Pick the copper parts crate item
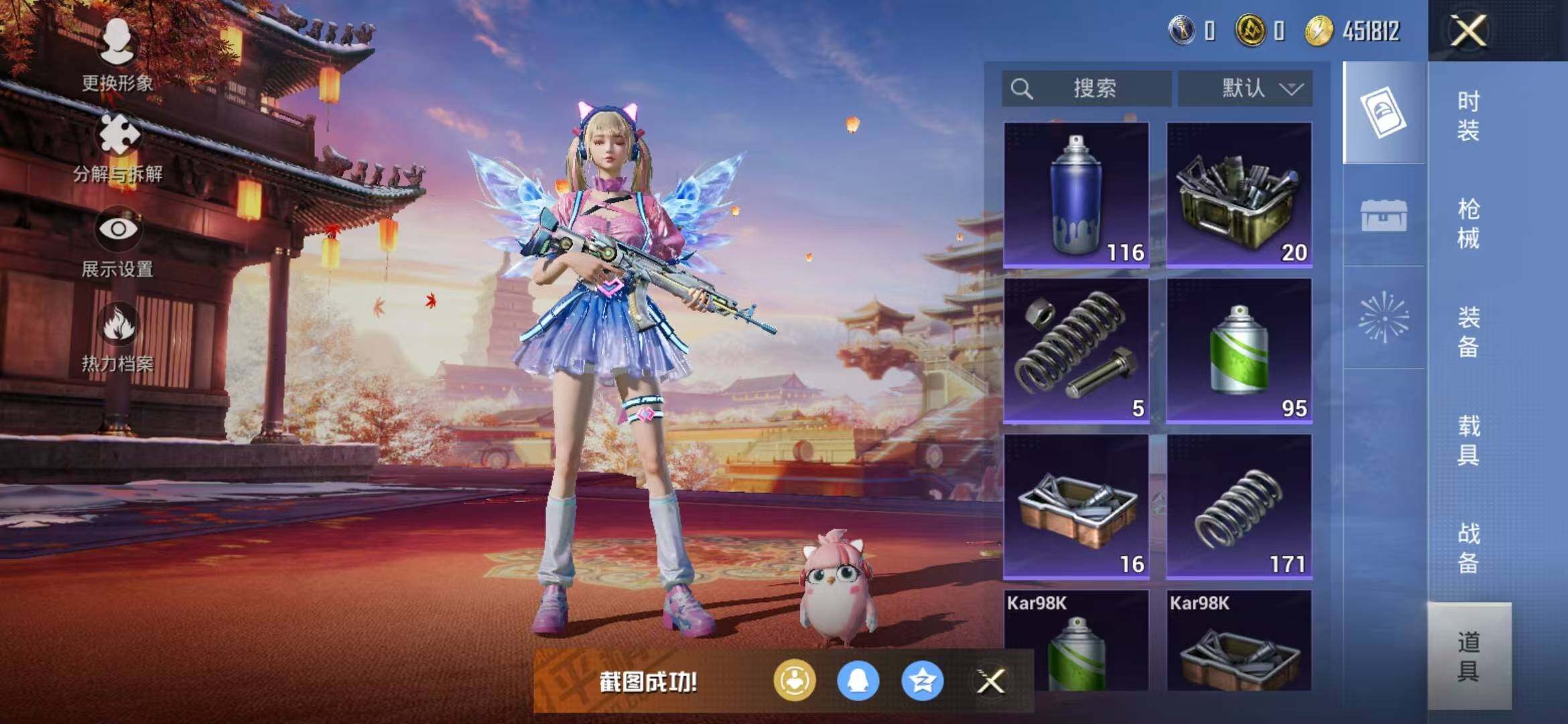Image resolution: width=1568 pixels, height=724 pixels. (1076, 507)
